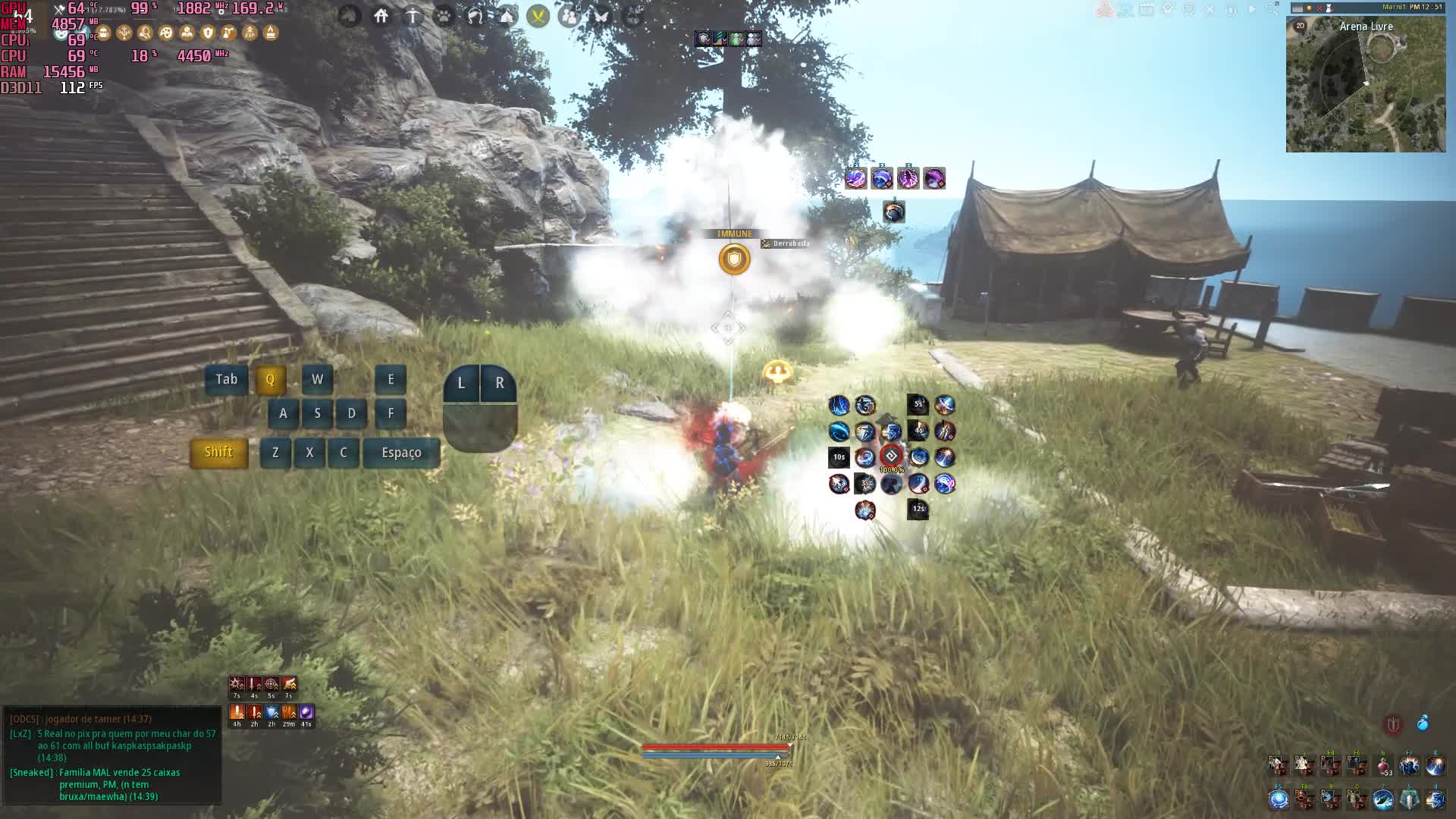Activate the blue swirling vortex skill slot
Screen dimensions: 1456x819
tap(1279, 799)
